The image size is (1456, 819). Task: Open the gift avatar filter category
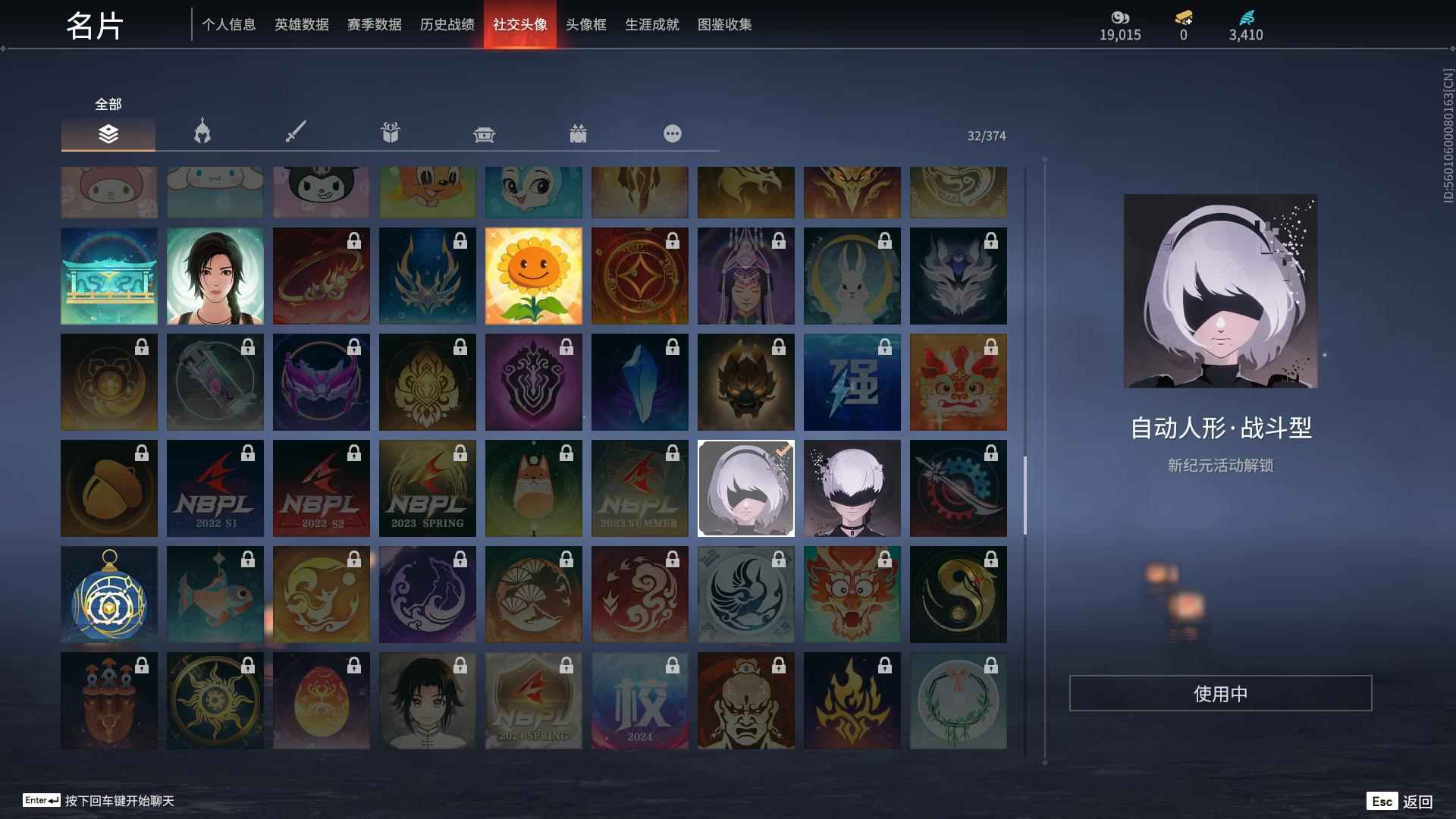[x=390, y=133]
